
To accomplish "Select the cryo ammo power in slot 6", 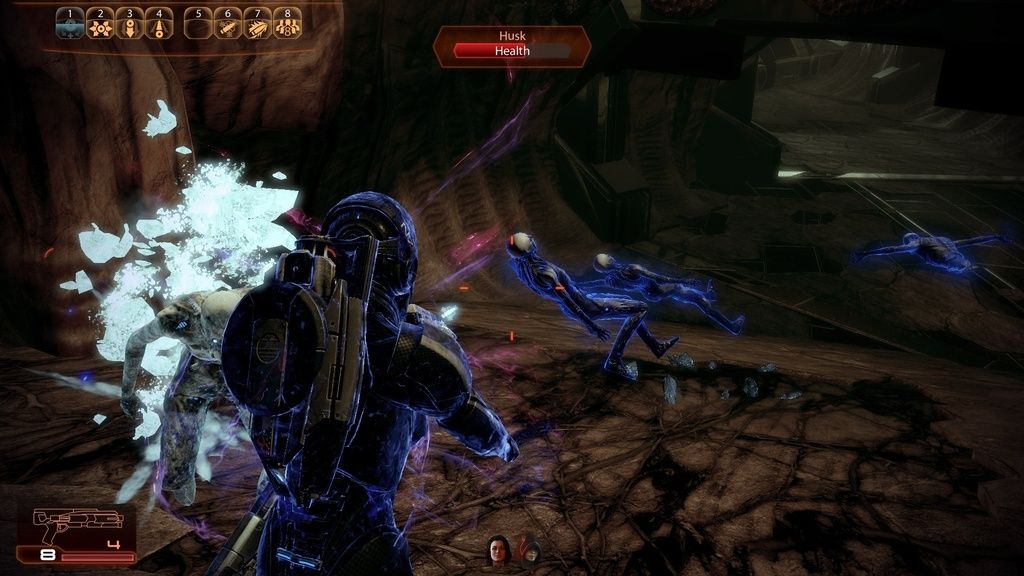I will 228,24.
